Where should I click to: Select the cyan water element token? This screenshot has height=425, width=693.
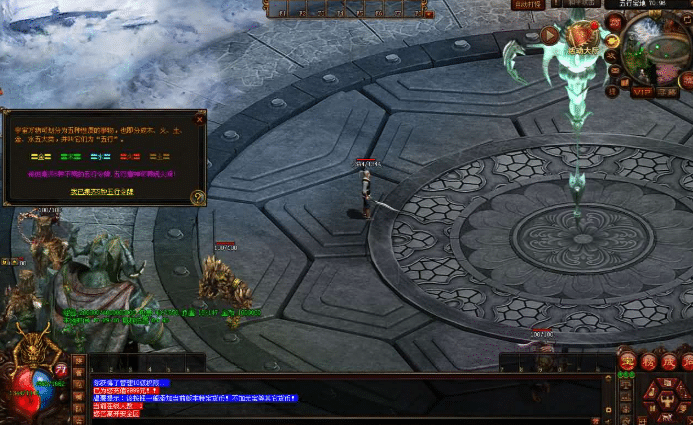click(100, 156)
